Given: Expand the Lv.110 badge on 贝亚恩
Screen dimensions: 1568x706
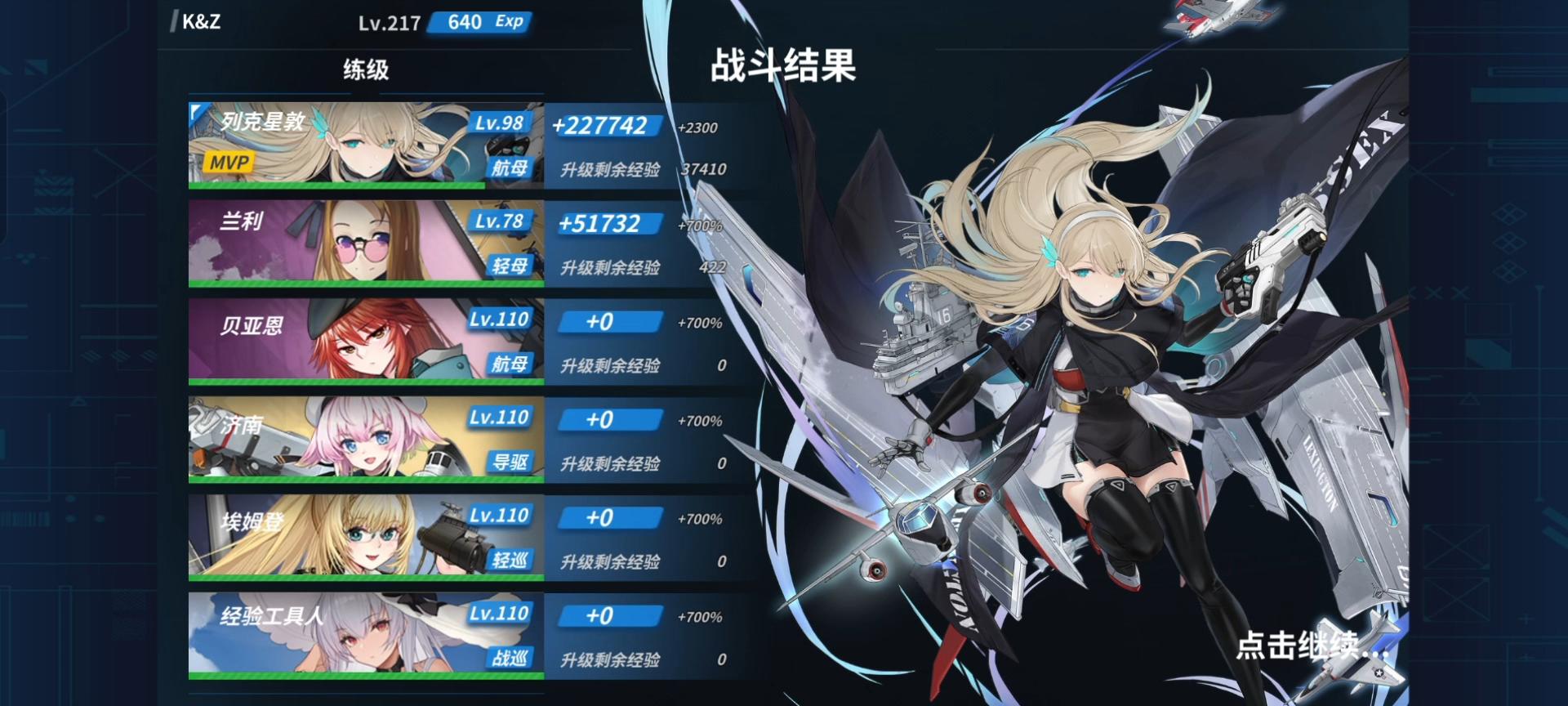Looking at the screenshot, I should (x=500, y=319).
